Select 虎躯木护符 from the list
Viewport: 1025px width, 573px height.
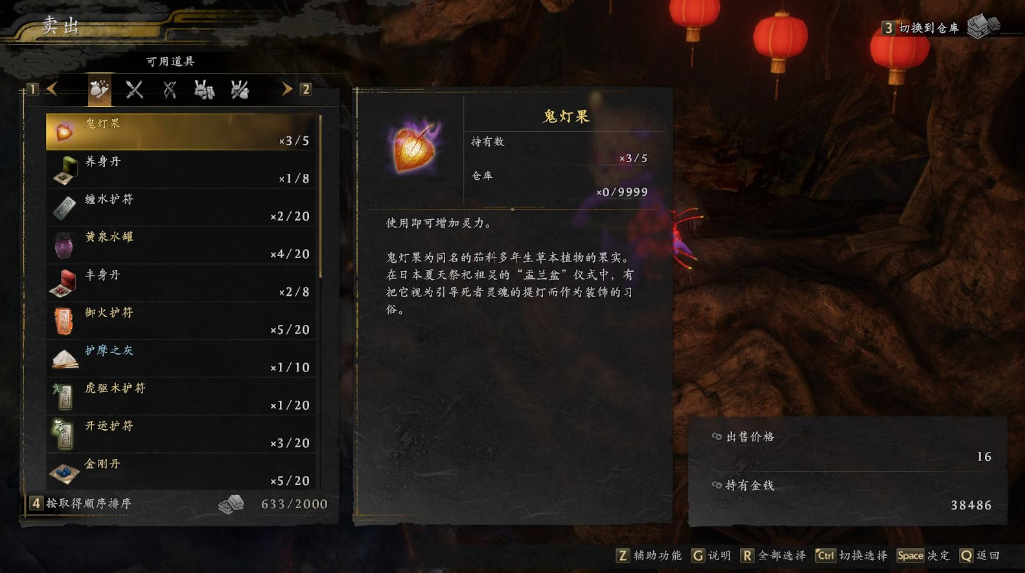[x=182, y=397]
